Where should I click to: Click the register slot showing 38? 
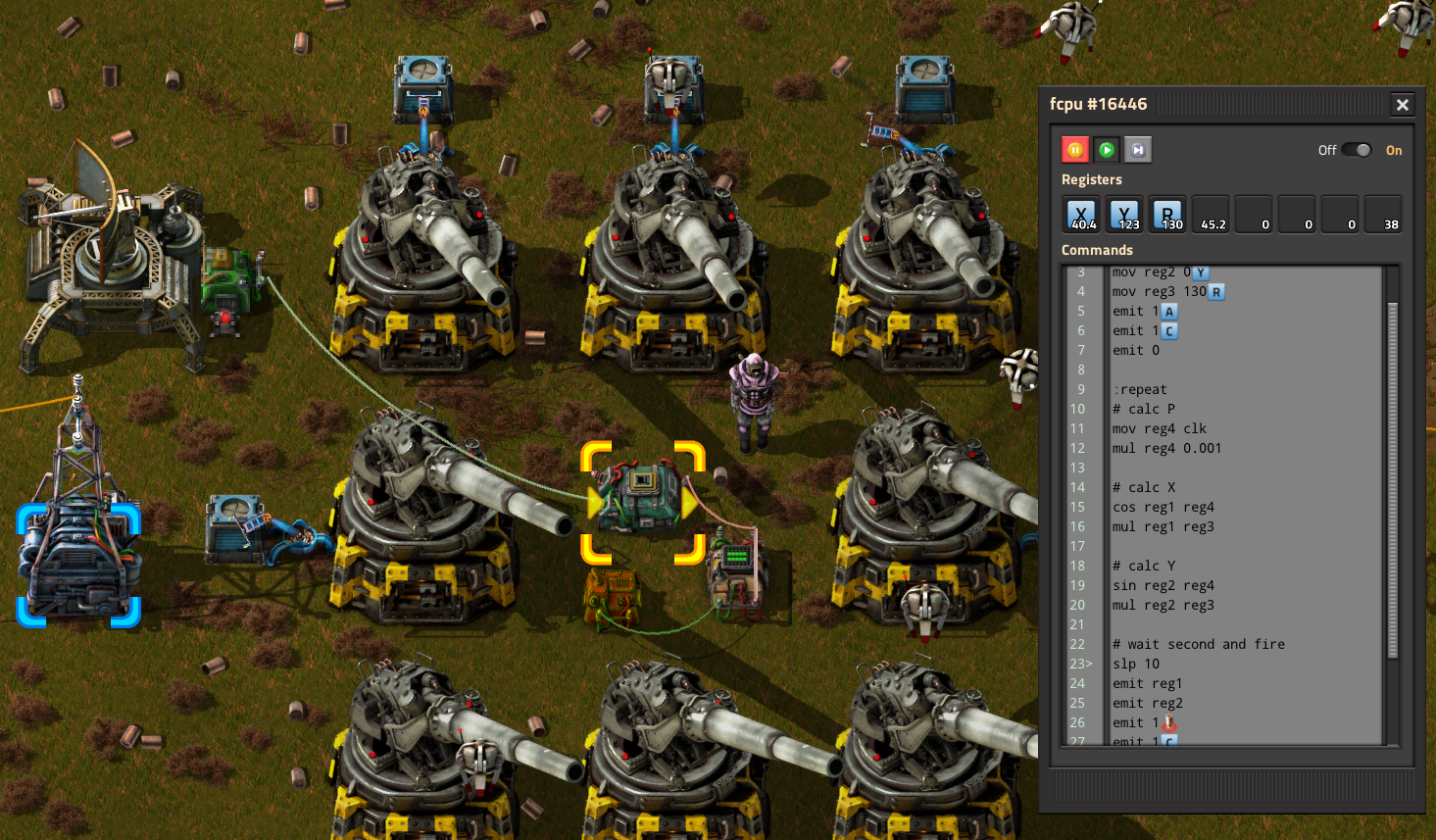coord(1383,215)
